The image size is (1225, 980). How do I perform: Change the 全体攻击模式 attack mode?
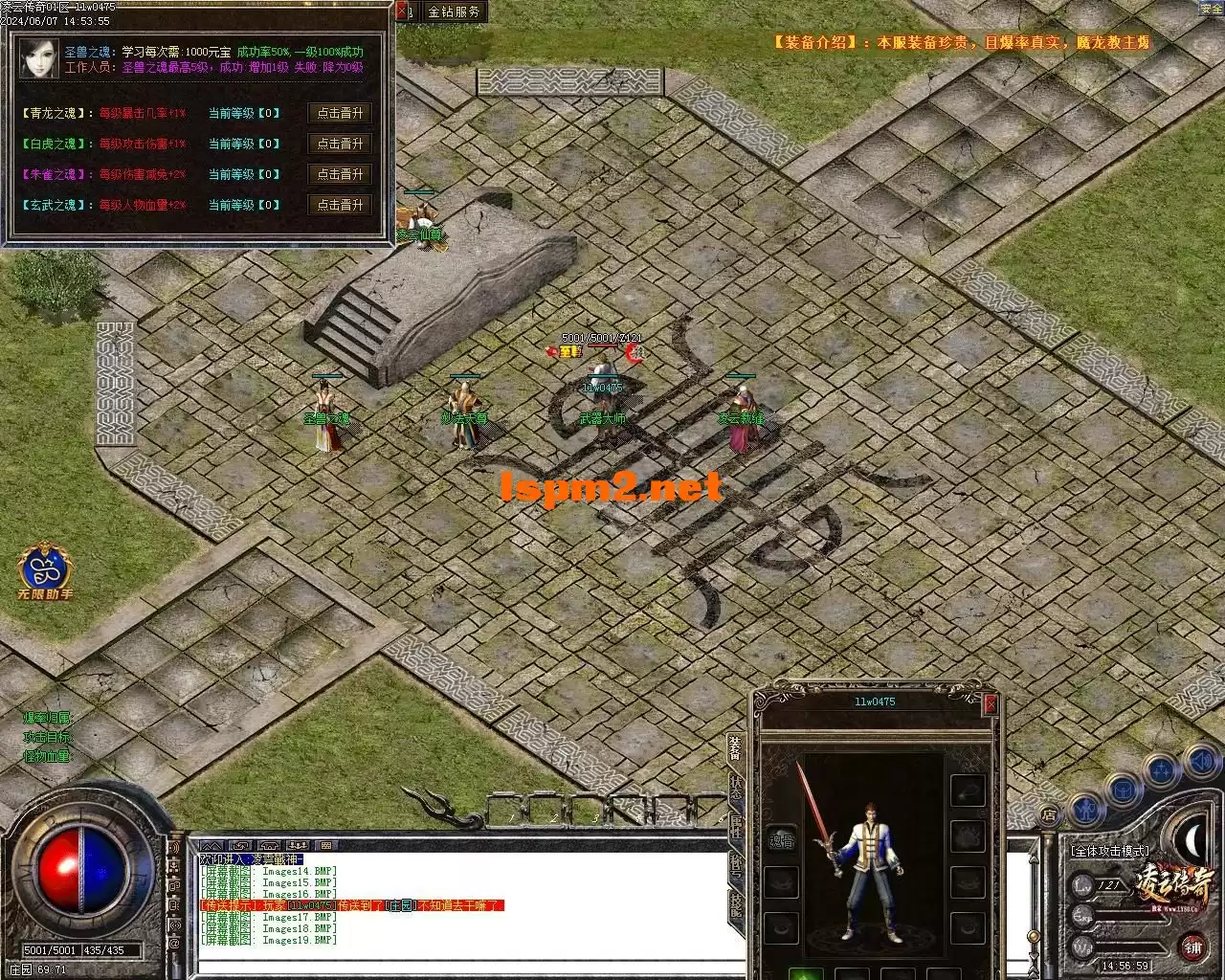coord(1110,850)
